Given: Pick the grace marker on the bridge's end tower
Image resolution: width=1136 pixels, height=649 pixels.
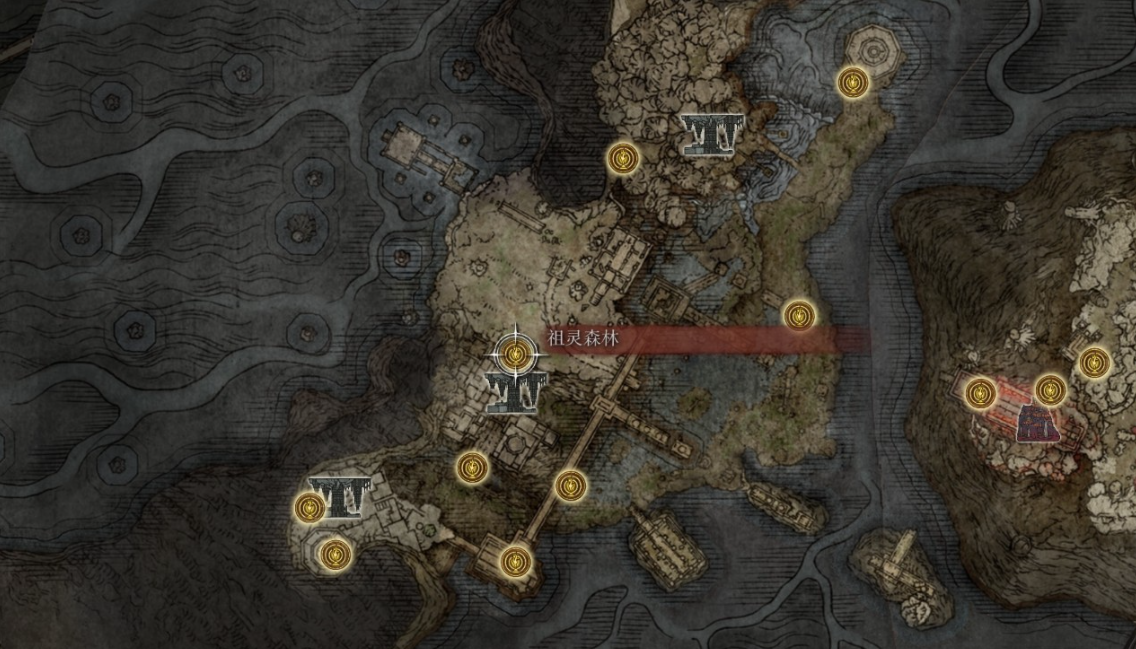Looking at the screenshot, I should coord(513,561).
